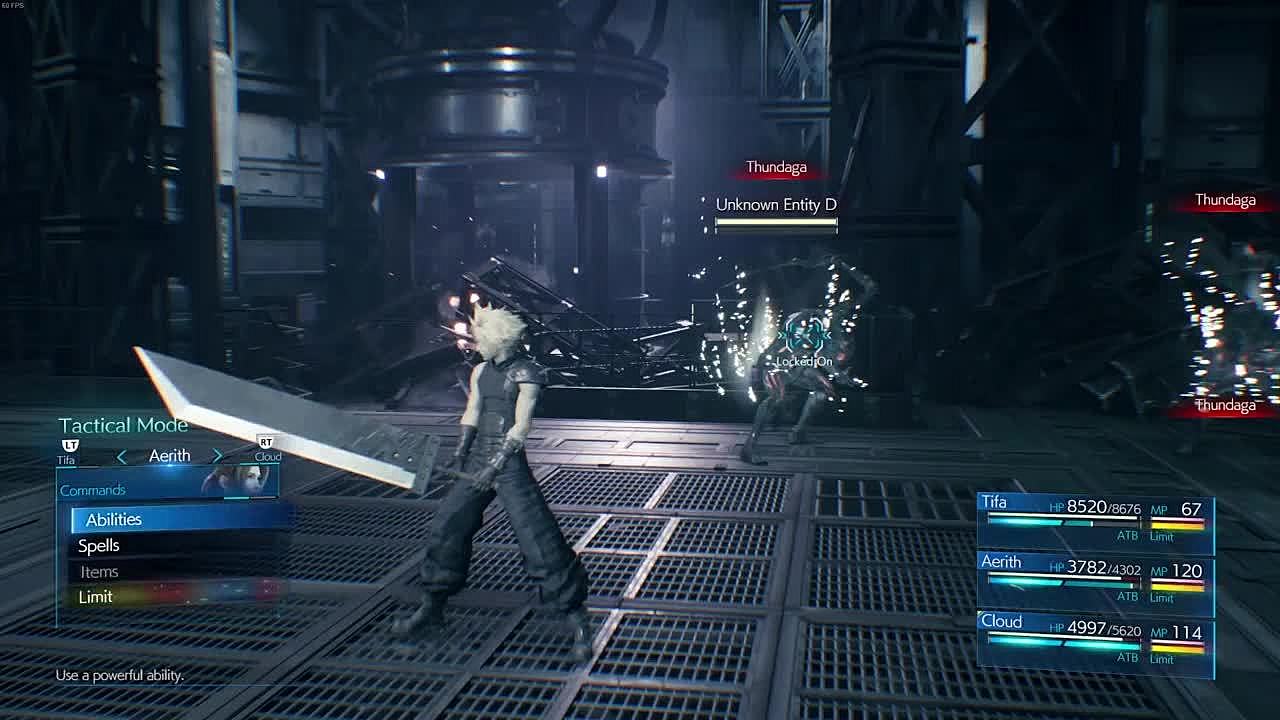Screen dimensions: 1280x720
Task: Target the Unknown Entity D nameplate
Action: (776, 205)
